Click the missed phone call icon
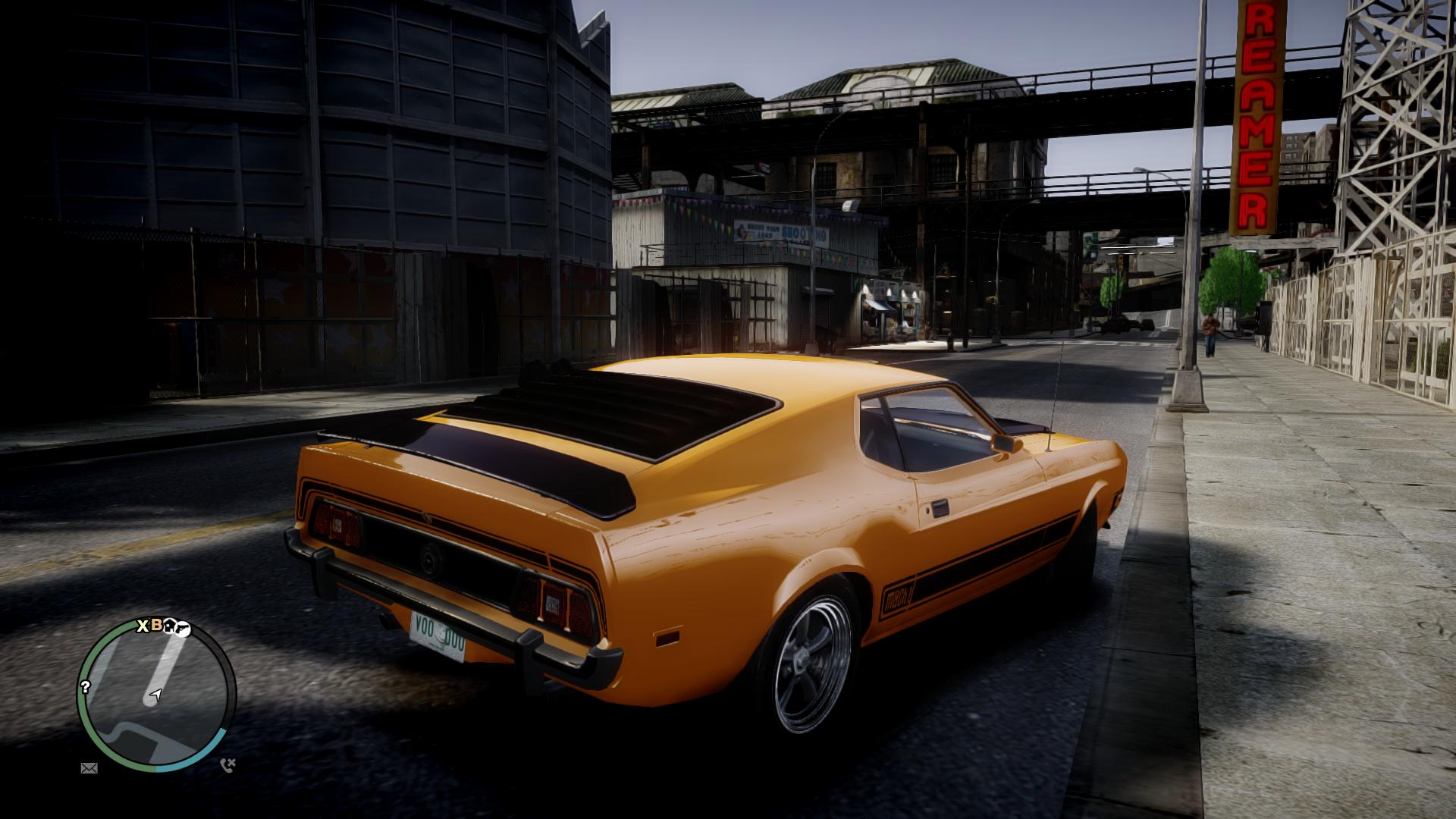 227,765
